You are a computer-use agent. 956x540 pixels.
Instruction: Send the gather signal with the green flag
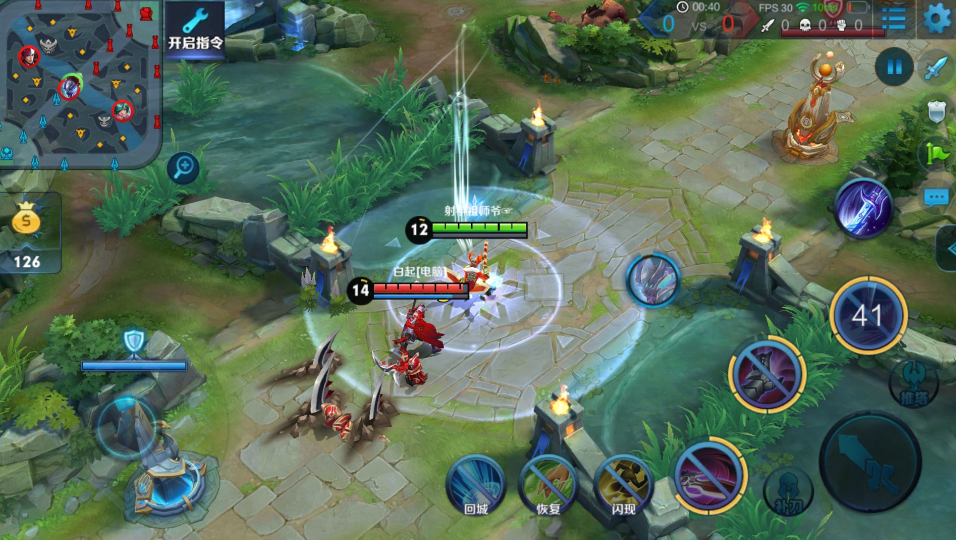coord(936,153)
